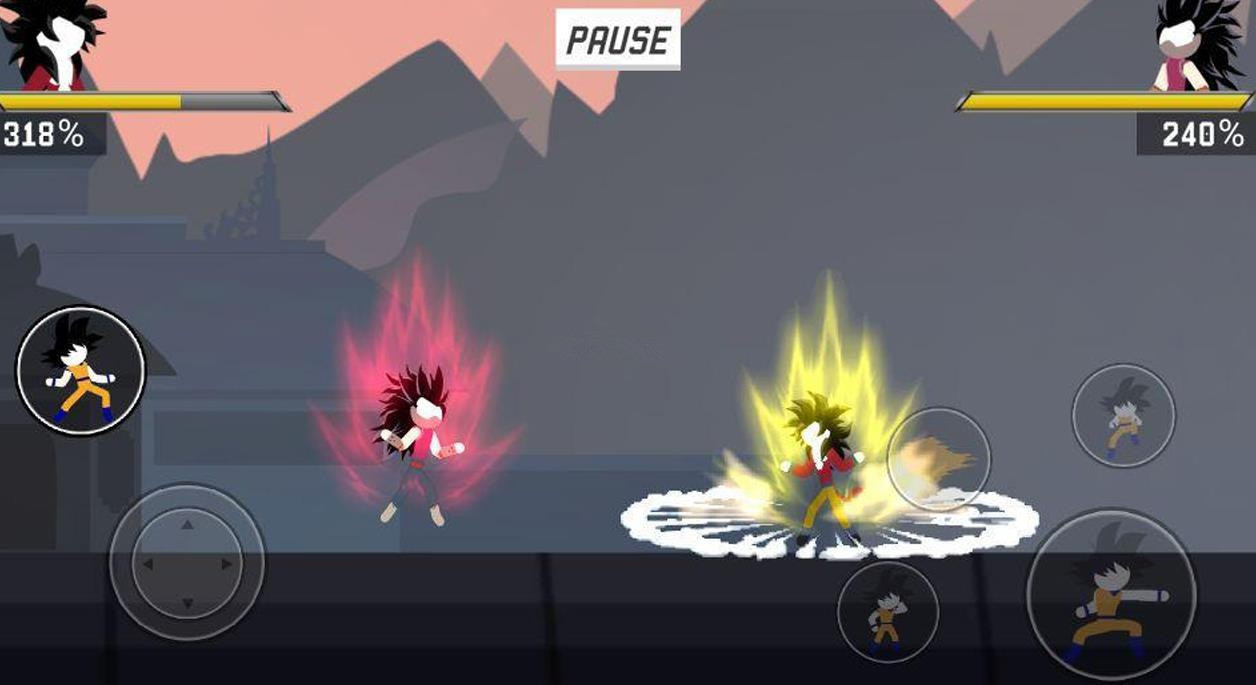Pause the fight with the PAUSE button
The width and height of the screenshot is (1256, 685).
point(618,40)
